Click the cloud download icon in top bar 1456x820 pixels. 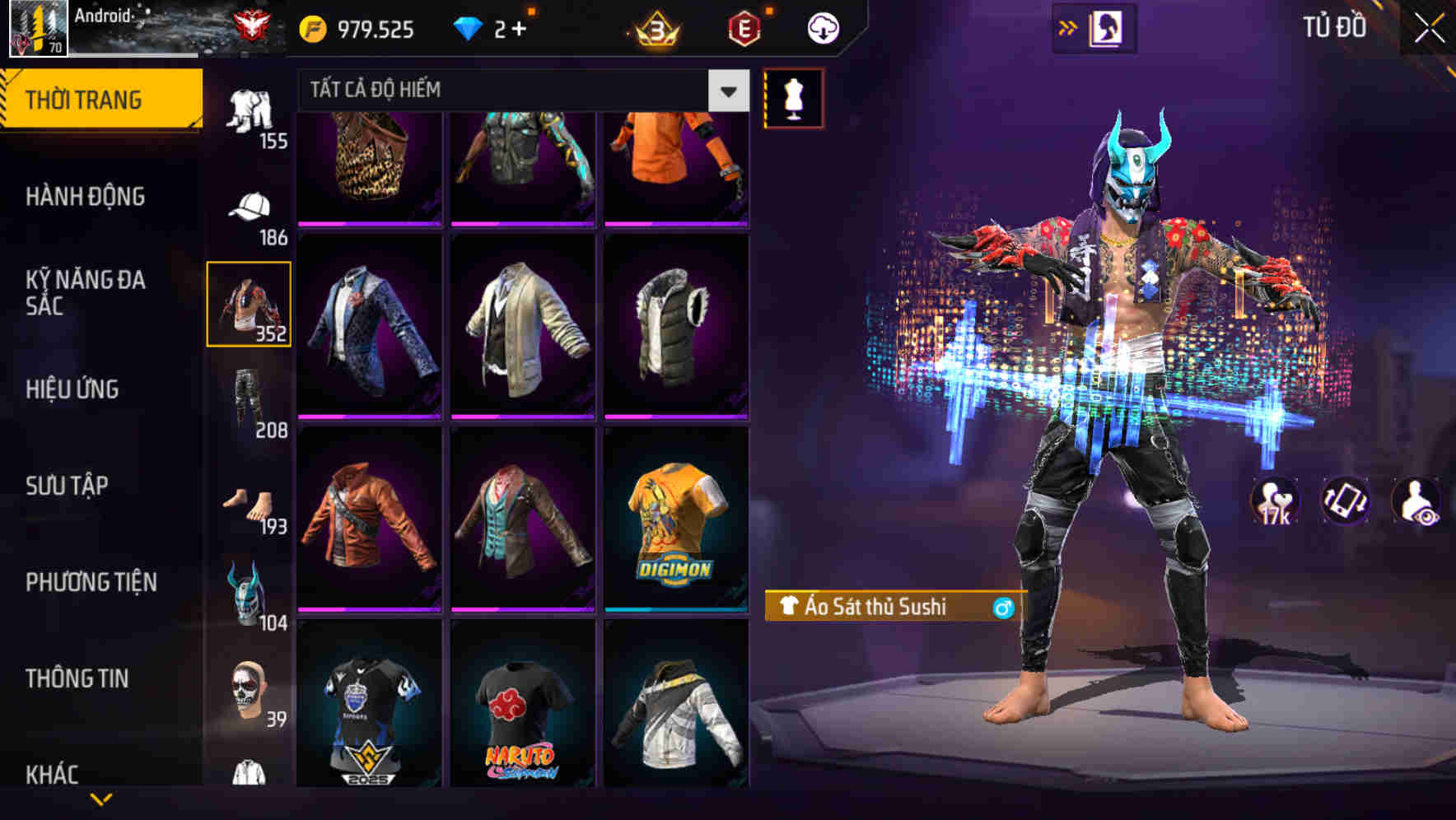tap(823, 27)
